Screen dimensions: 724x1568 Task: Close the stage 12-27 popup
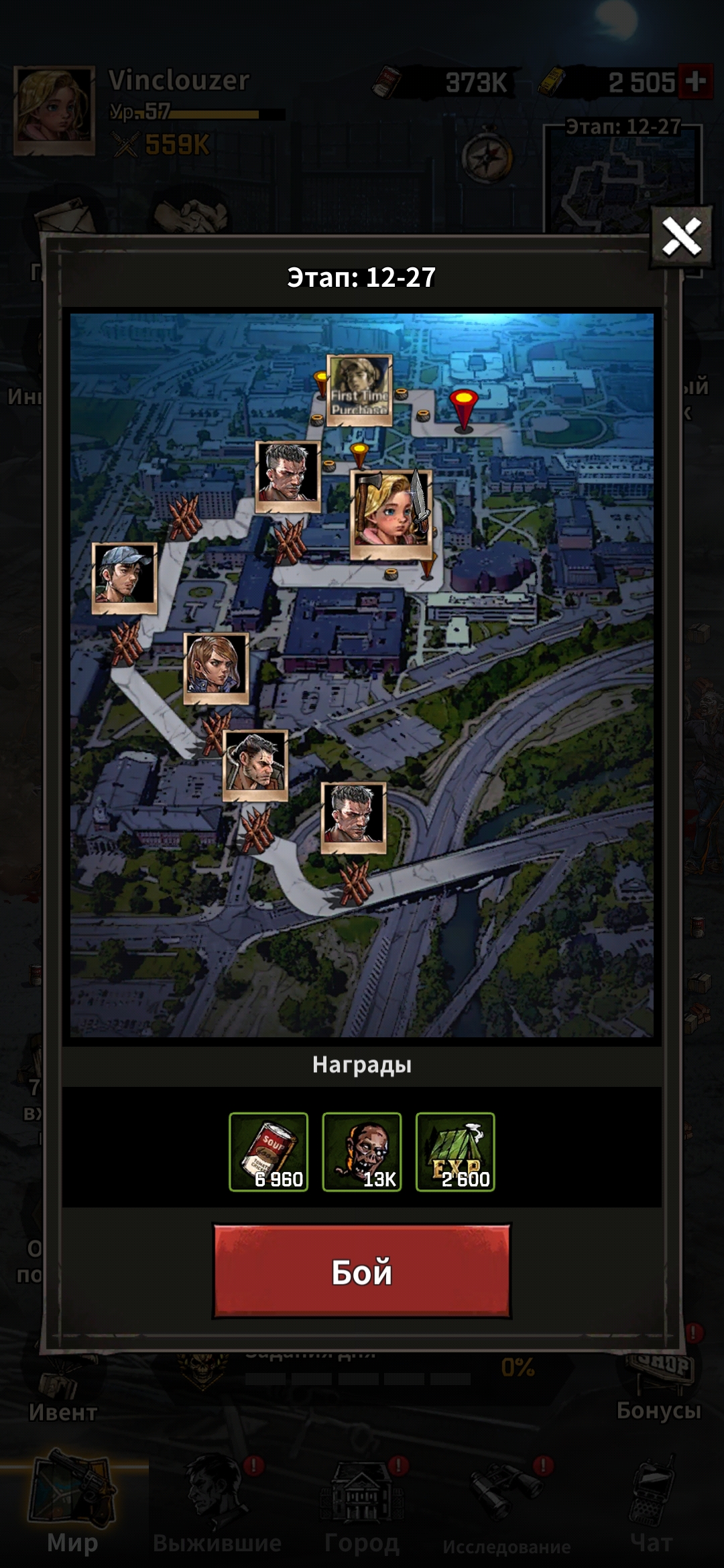click(681, 237)
